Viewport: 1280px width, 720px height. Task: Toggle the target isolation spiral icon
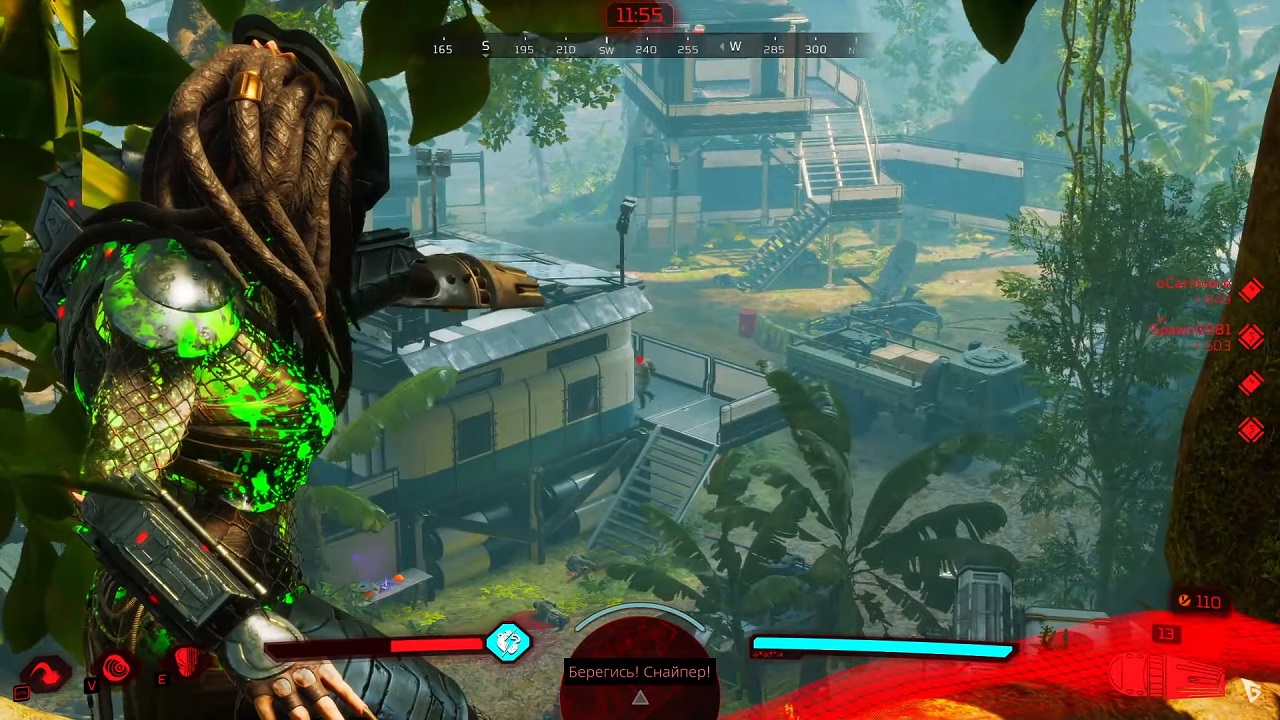117,667
